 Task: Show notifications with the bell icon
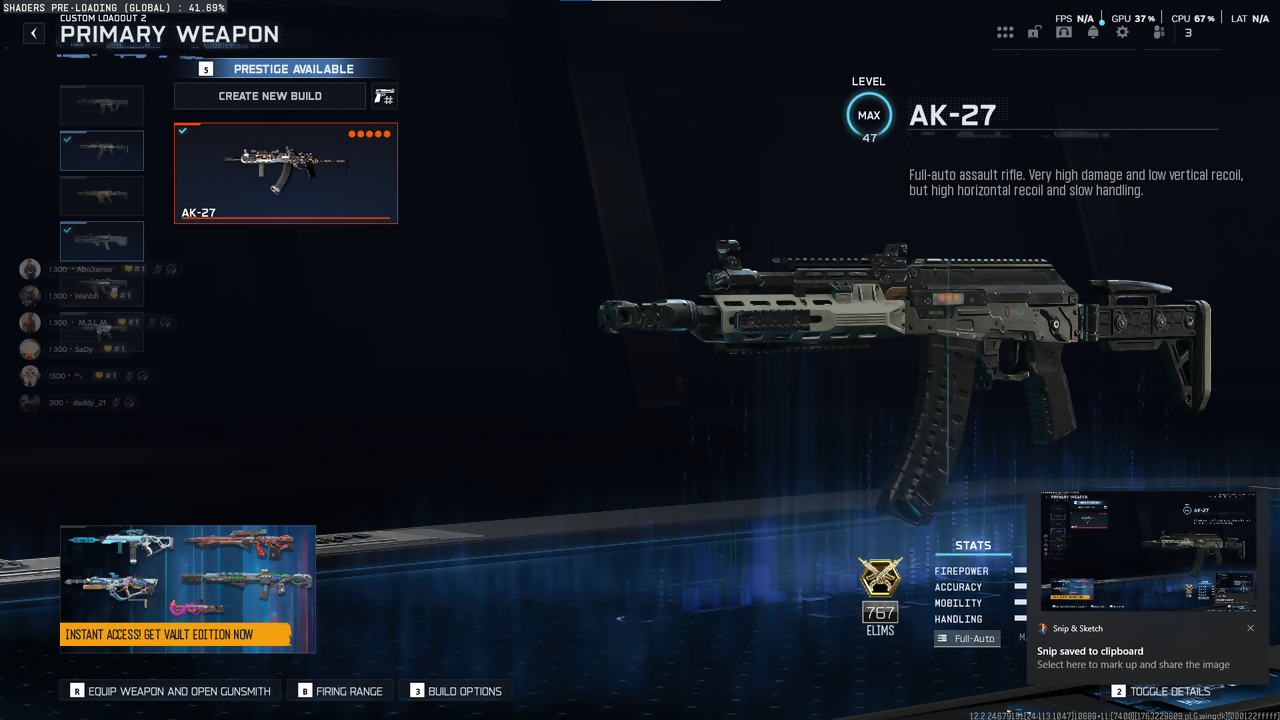tap(1093, 33)
